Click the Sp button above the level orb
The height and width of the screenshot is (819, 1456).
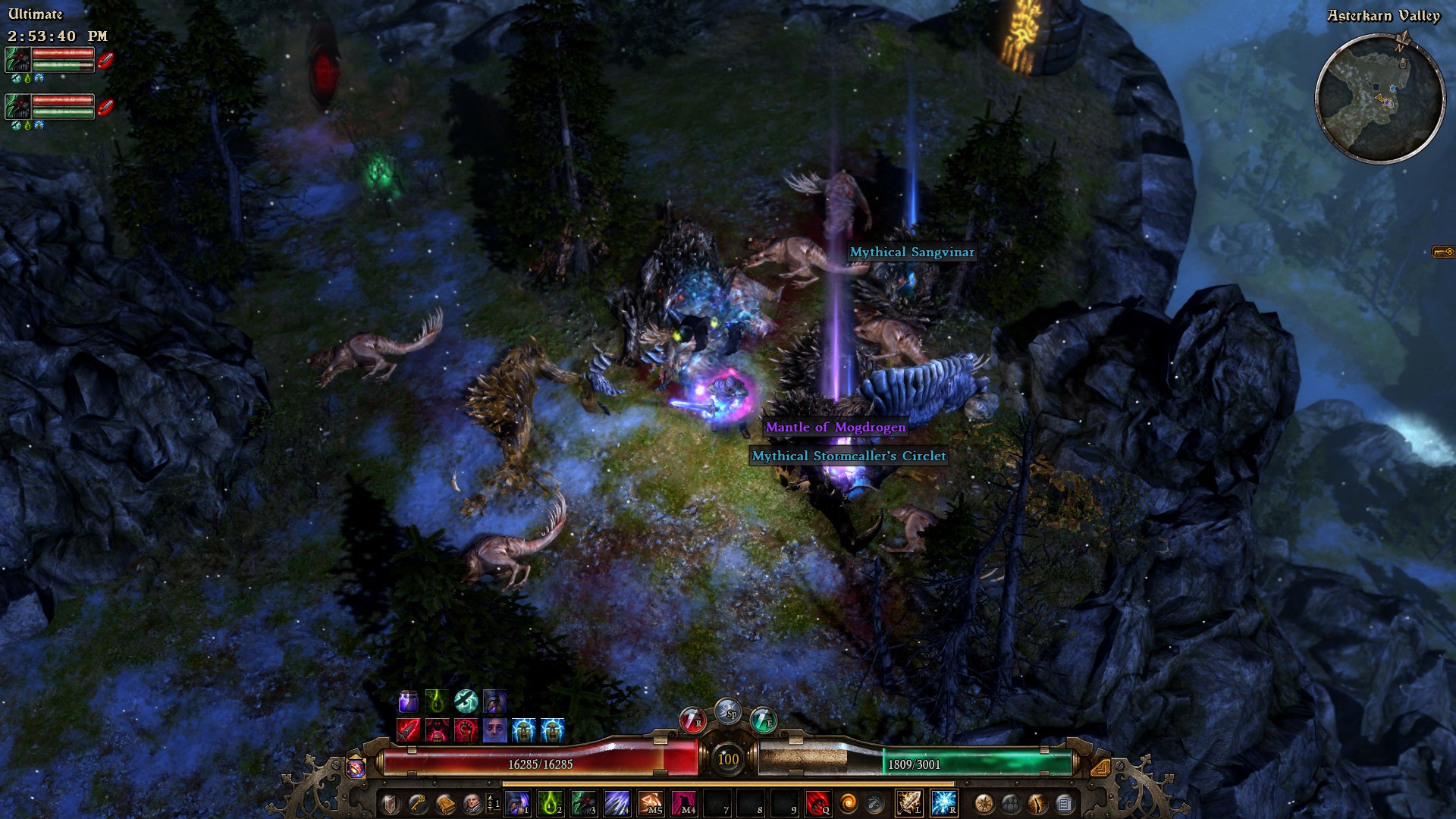728,711
